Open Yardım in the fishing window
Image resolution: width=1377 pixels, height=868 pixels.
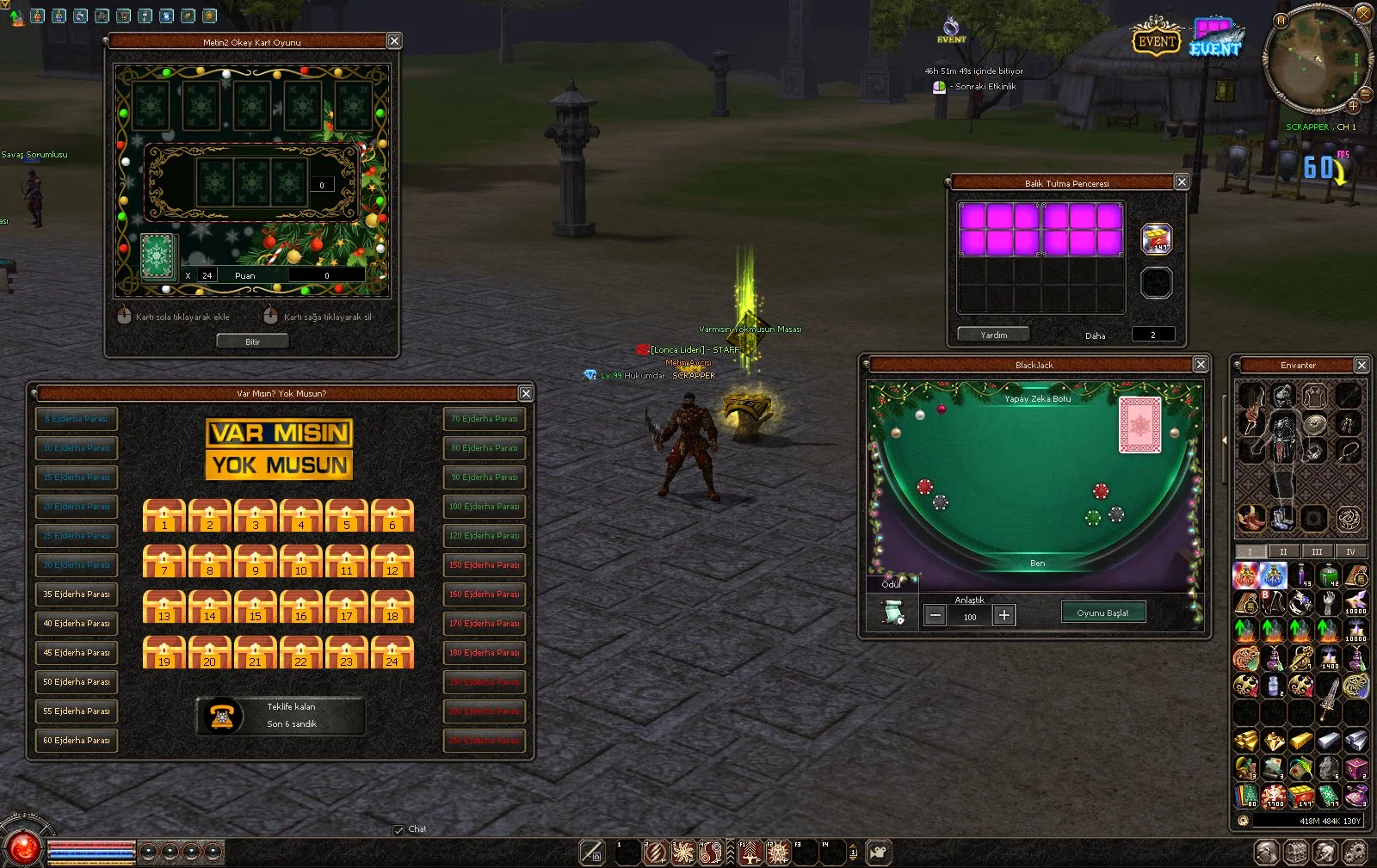click(x=993, y=335)
